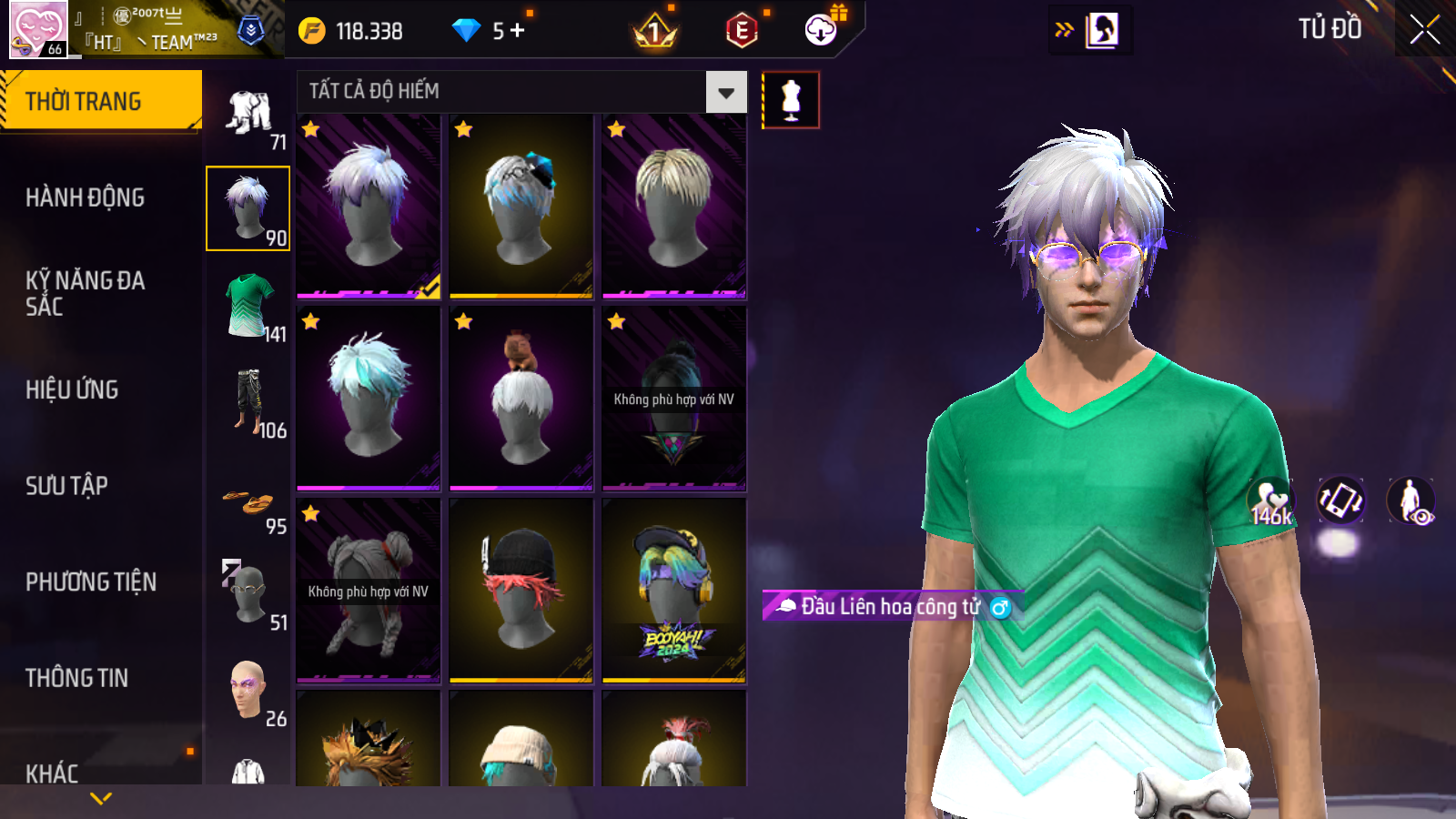Open the Hiệu Ứng section

click(x=72, y=389)
